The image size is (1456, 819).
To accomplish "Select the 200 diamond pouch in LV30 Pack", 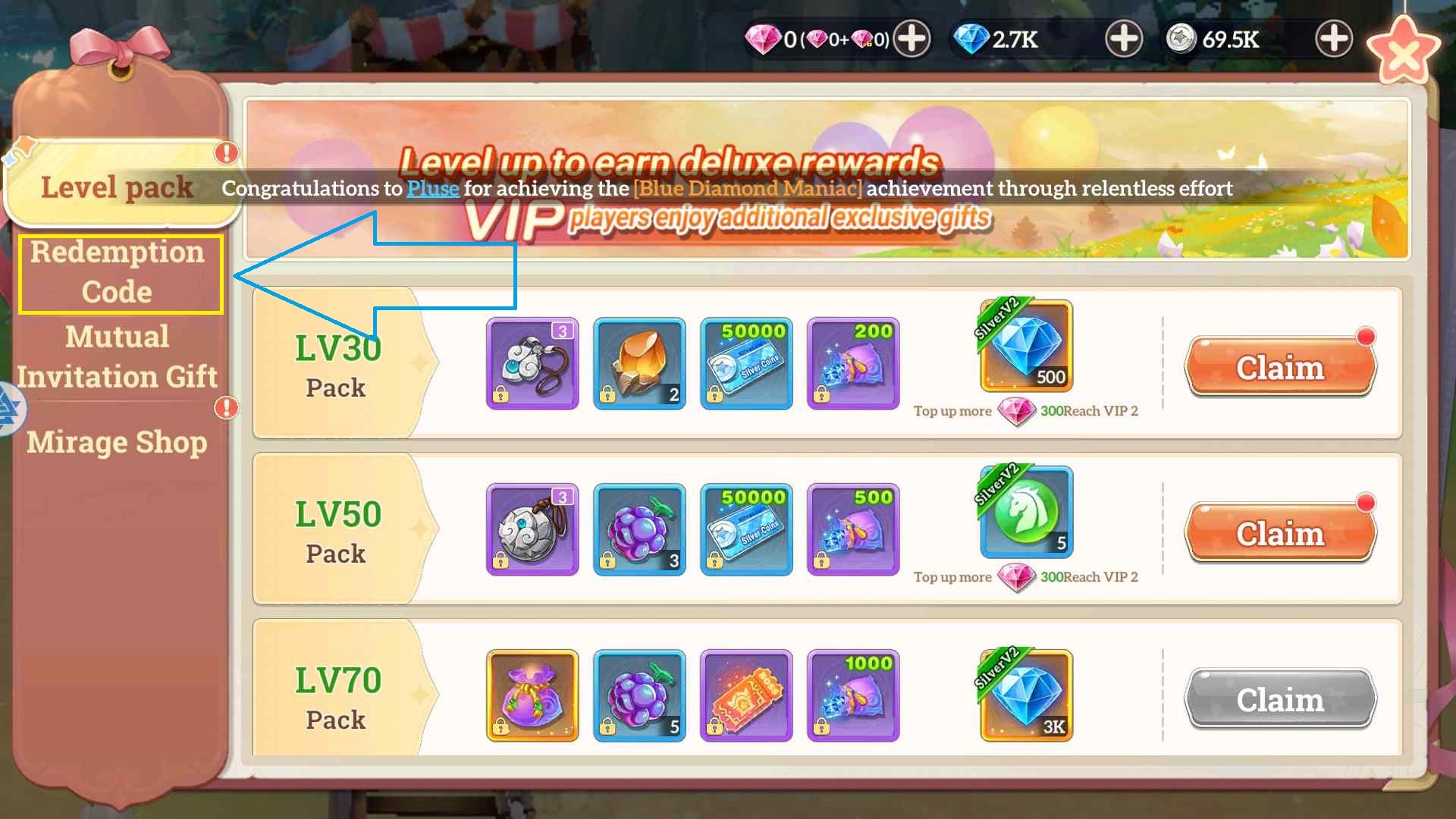I will tap(853, 364).
